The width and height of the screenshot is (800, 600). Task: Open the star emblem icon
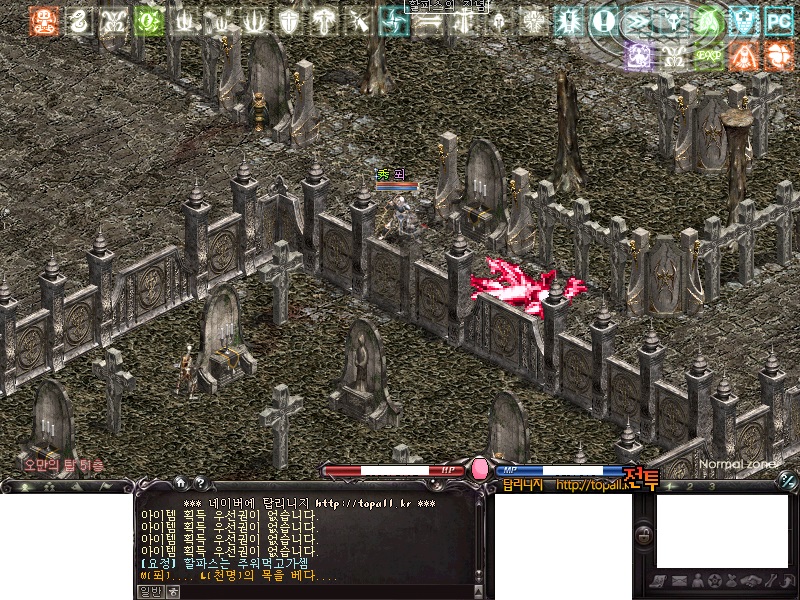point(714,581)
